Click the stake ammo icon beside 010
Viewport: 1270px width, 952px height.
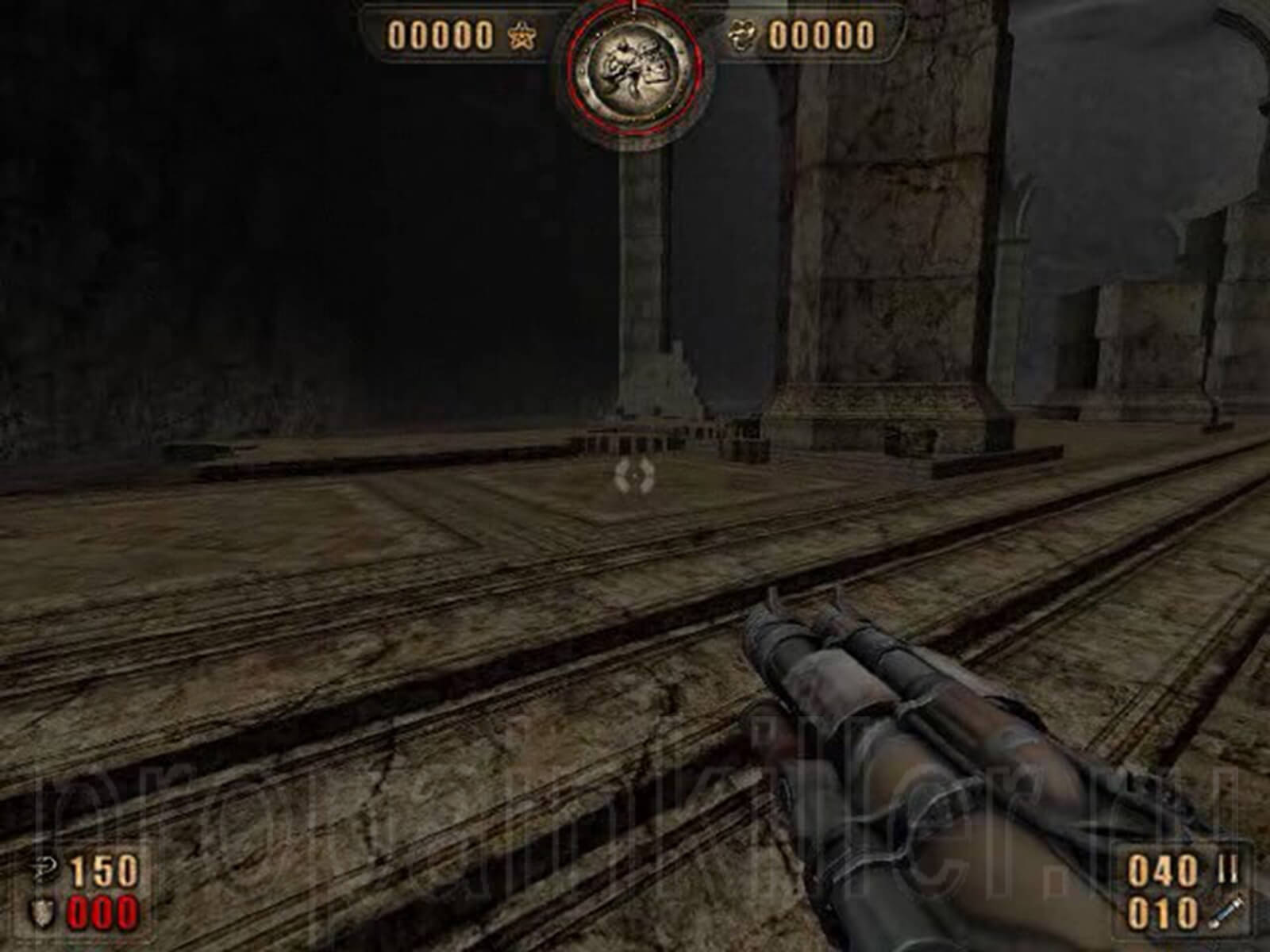click(1226, 912)
